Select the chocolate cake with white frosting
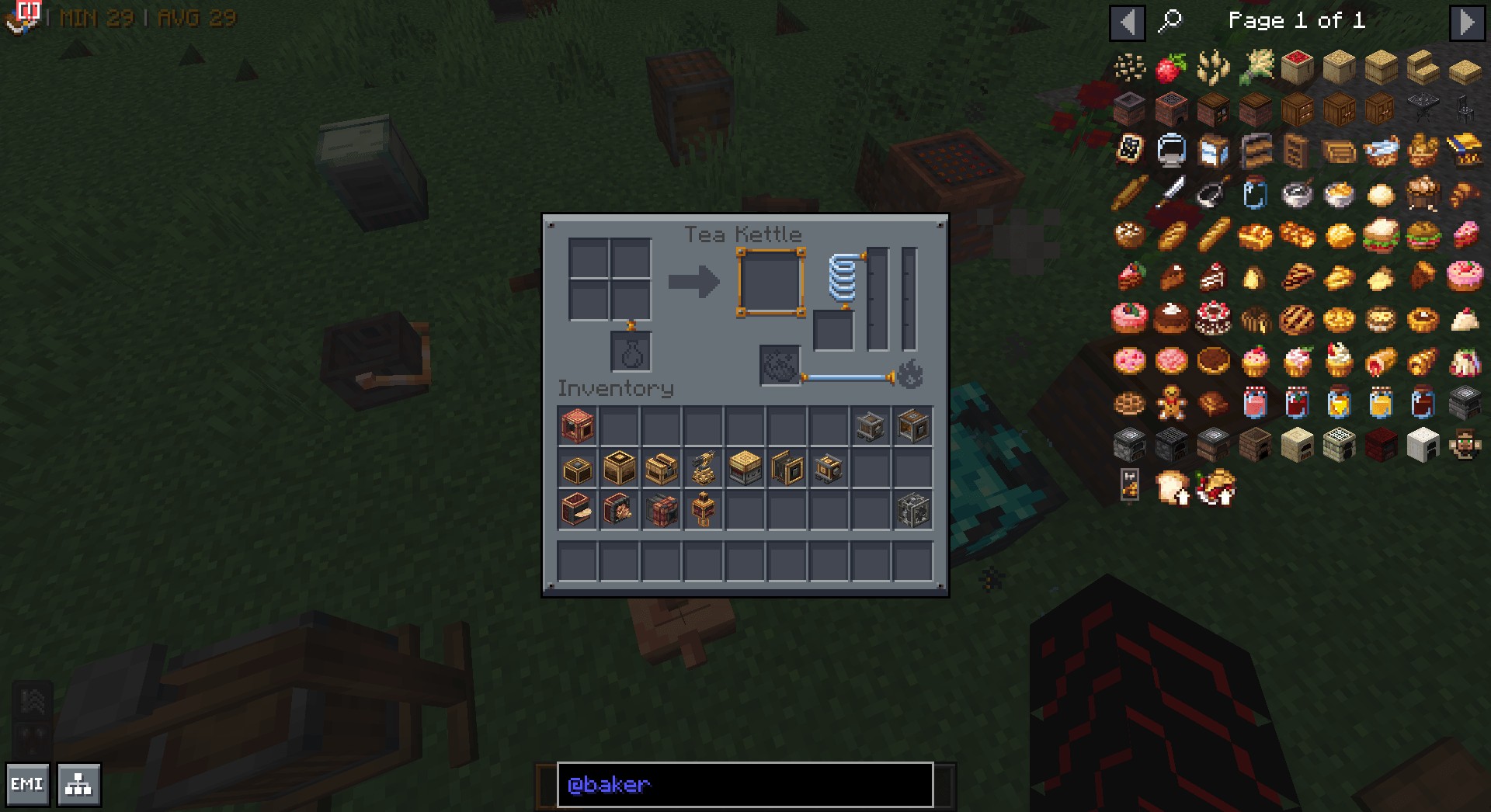 1170,319
